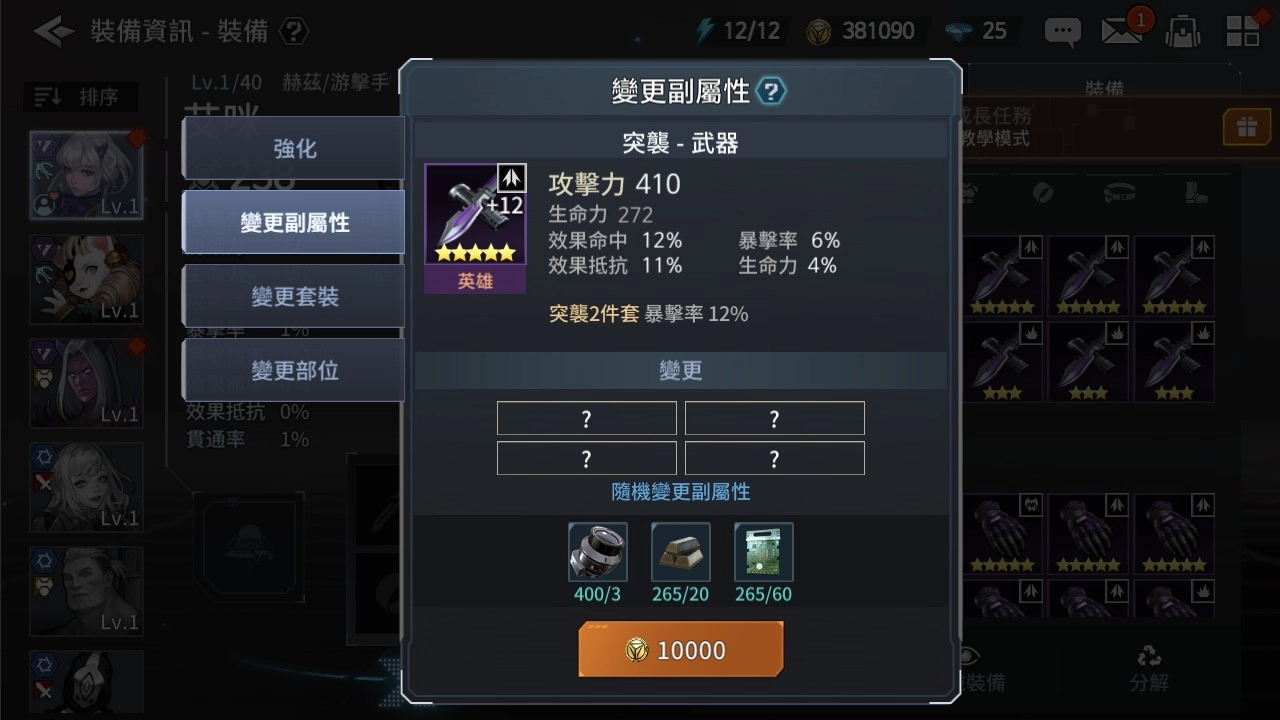This screenshot has width=1280, height=720.
Task: Open the grid menu icon top right
Action: (x=1243, y=31)
